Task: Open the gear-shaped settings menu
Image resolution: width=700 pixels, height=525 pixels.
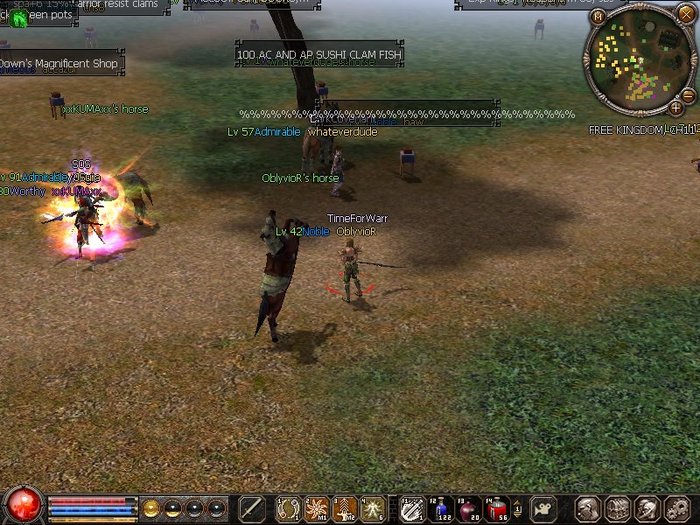Action: click(x=675, y=509)
